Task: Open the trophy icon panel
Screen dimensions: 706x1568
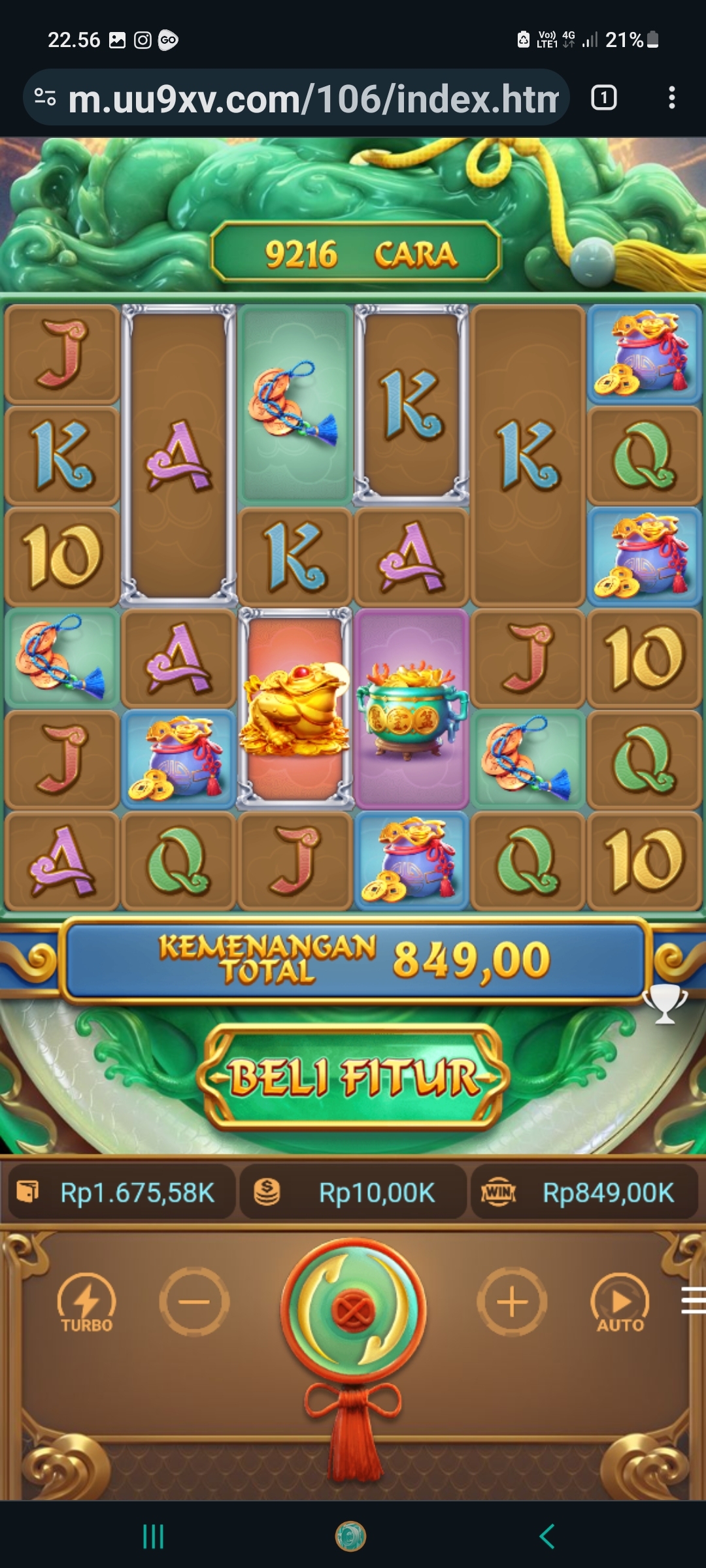Action: click(x=665, y=1004)
